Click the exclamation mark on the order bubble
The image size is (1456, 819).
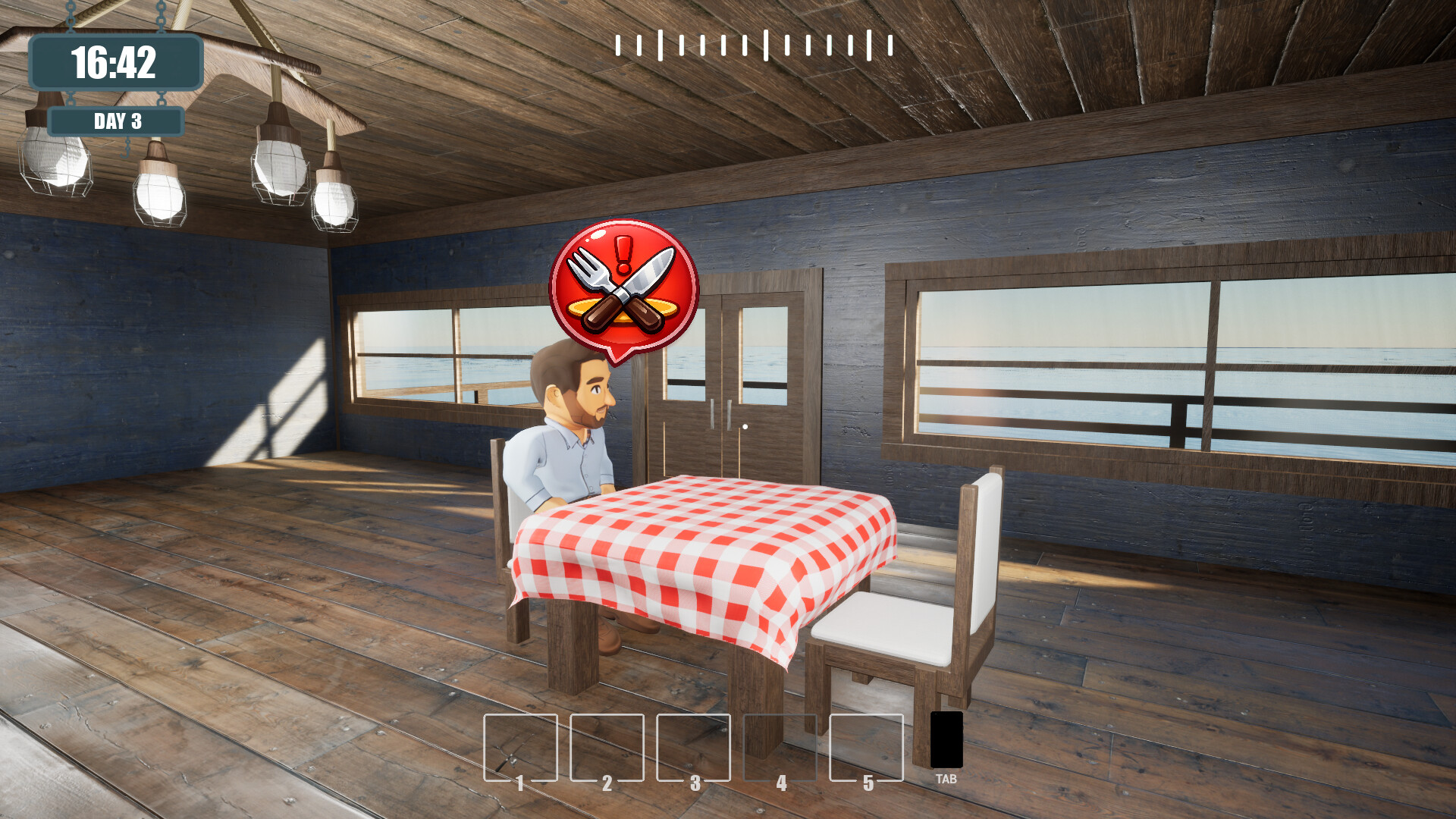coord(624,250)
